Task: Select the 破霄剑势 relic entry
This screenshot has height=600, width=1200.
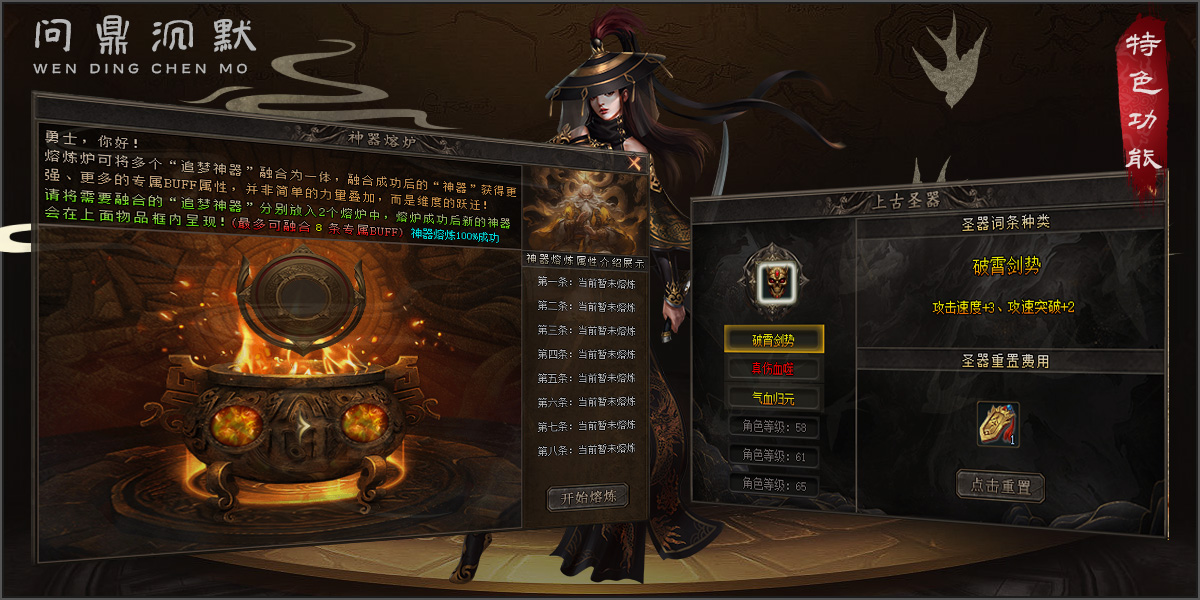Action: (774, 339)
